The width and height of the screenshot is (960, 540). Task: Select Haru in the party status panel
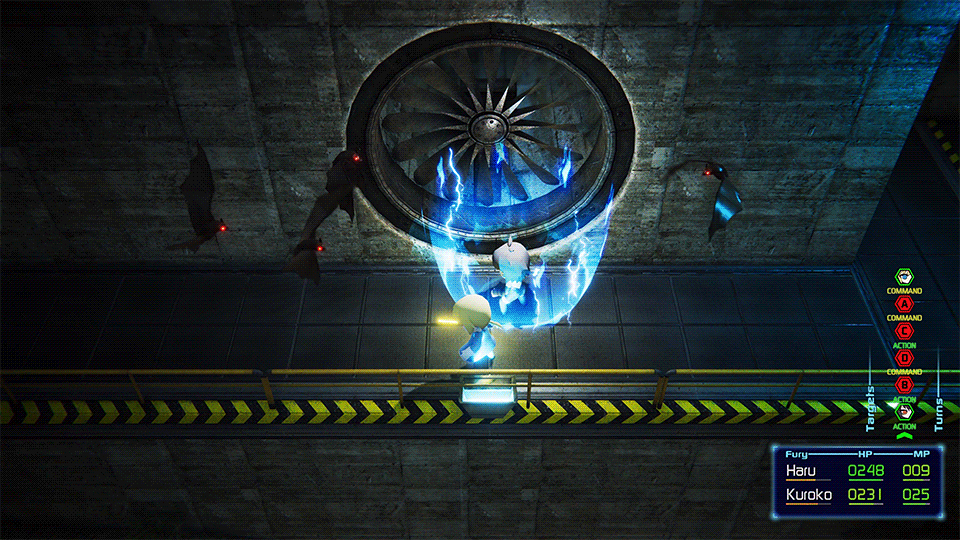click(801, 471)
